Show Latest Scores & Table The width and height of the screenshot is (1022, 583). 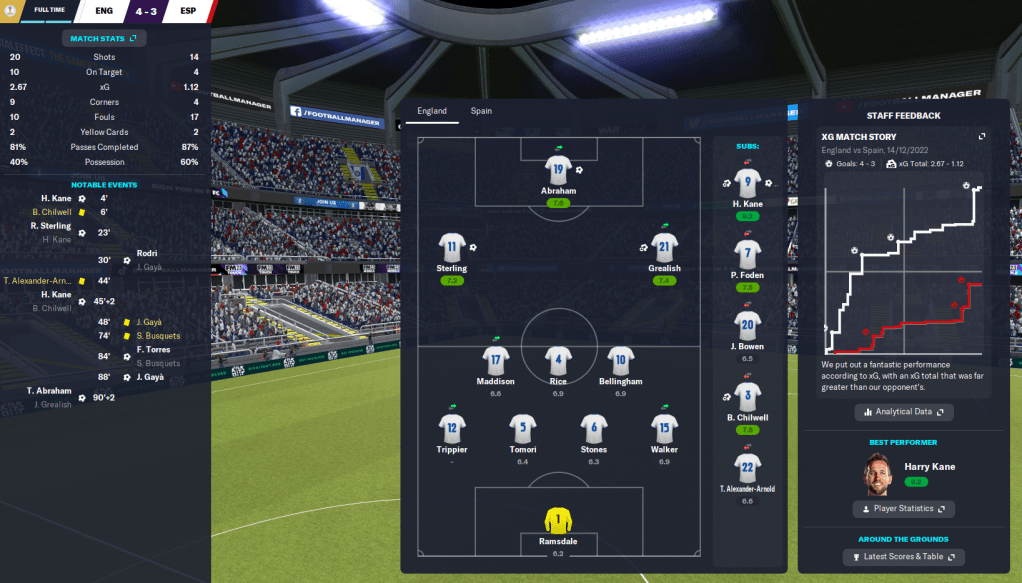[903, 557]
